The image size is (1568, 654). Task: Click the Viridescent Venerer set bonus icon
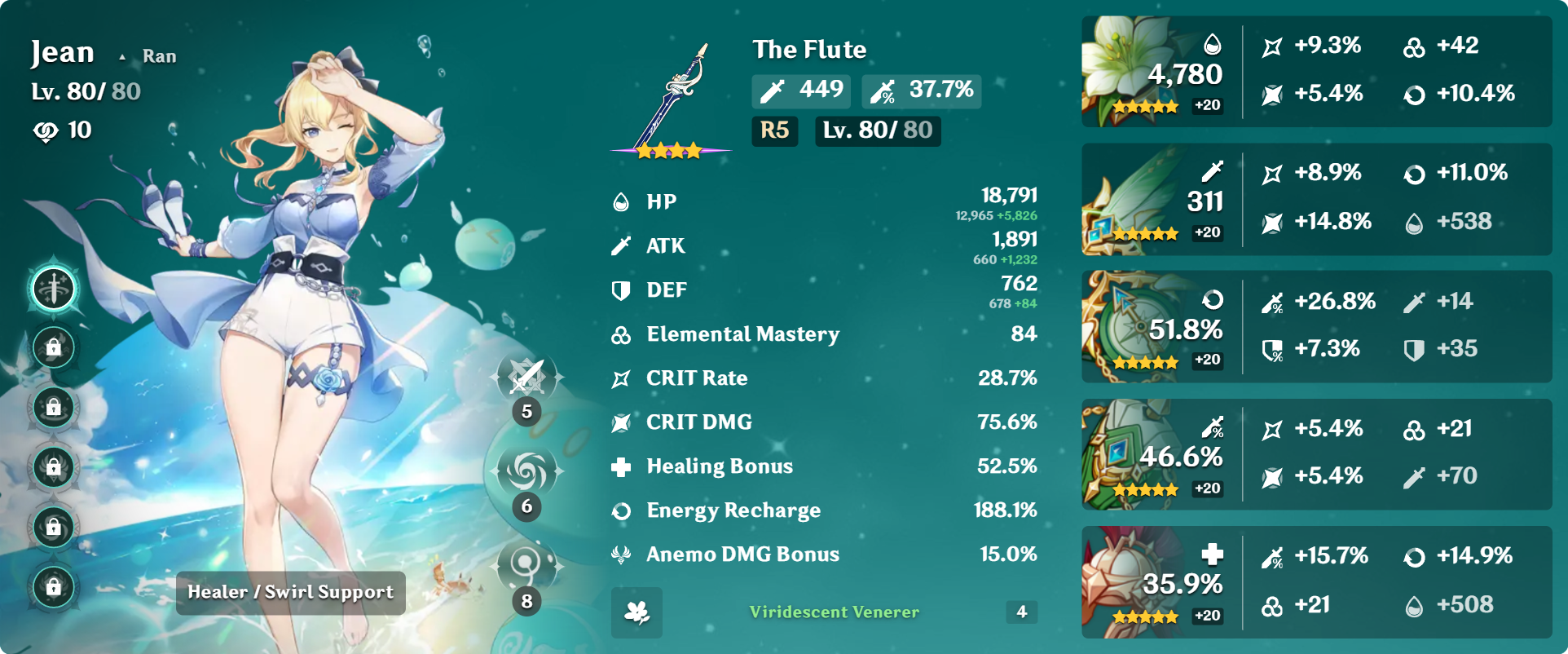tap(636, 612)
